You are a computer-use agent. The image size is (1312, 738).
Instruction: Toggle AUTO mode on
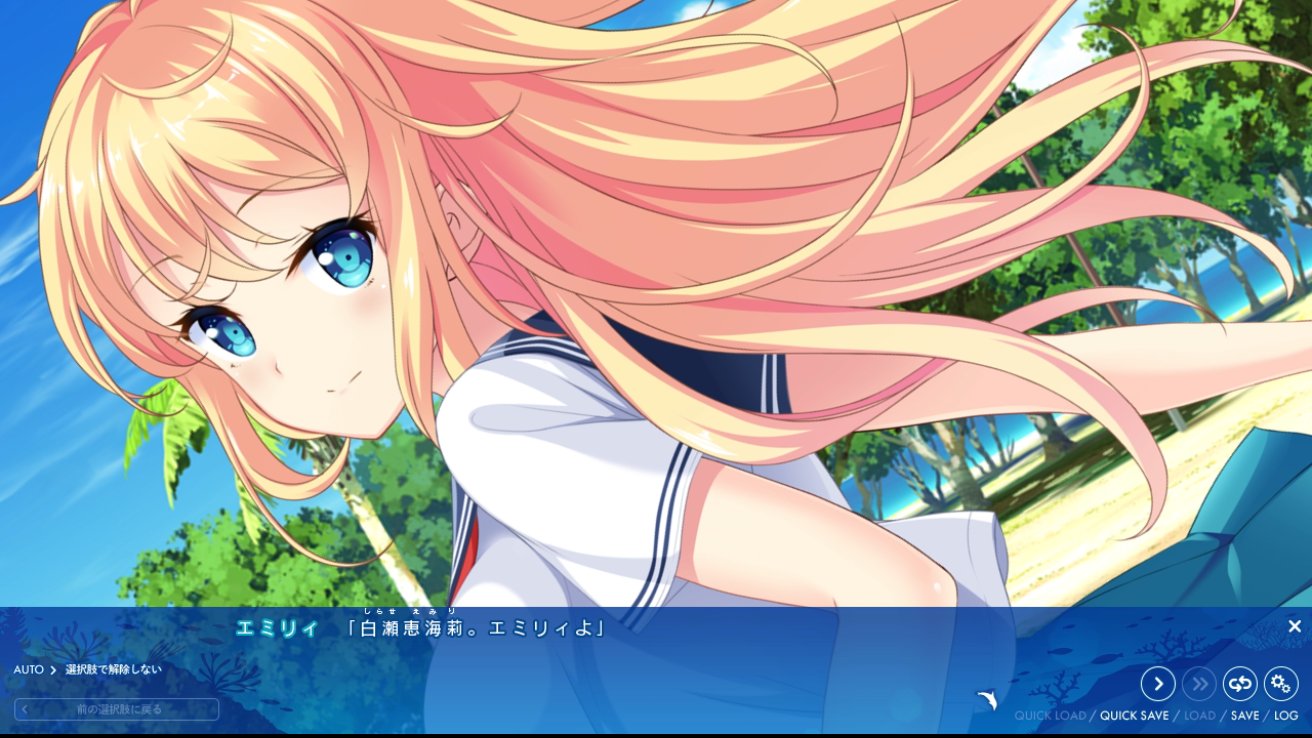tap(27, 669)
